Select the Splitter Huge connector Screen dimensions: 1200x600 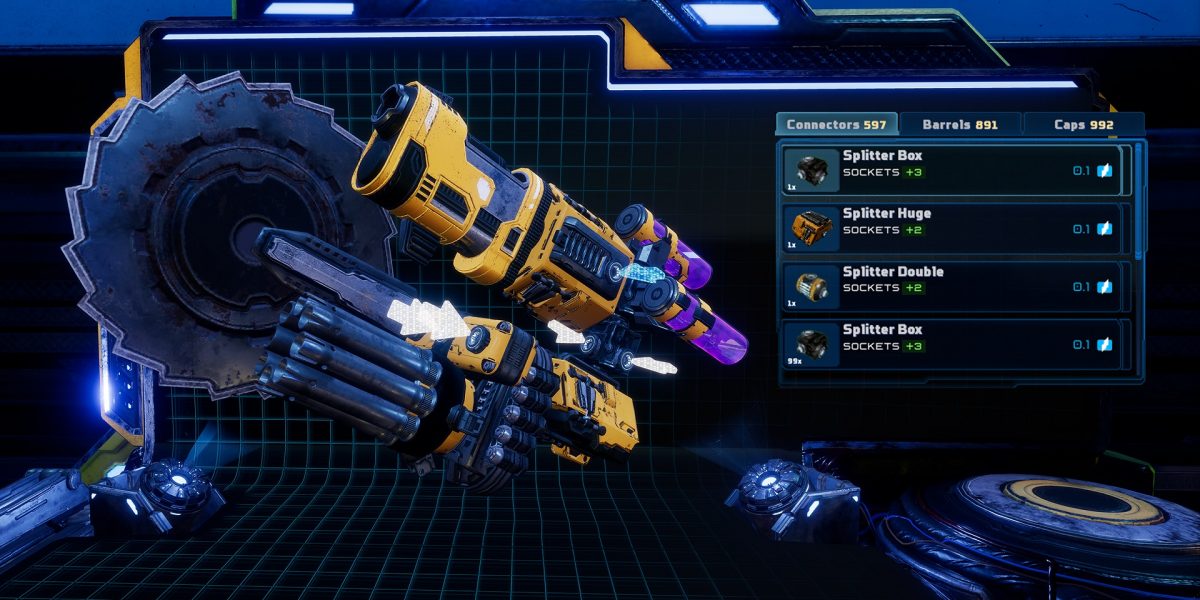(x=955, y=229)
